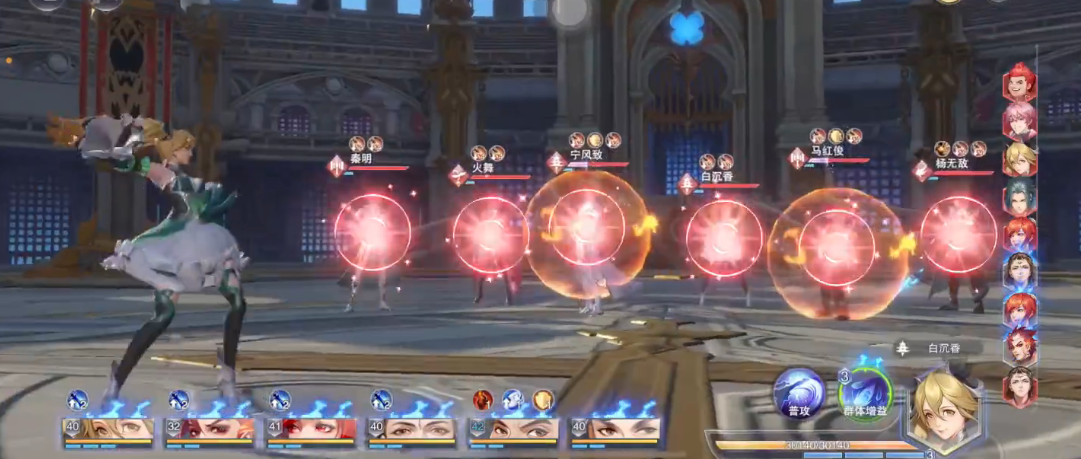Select the teal-haired turn order portrait

(x=1020, y=196)
